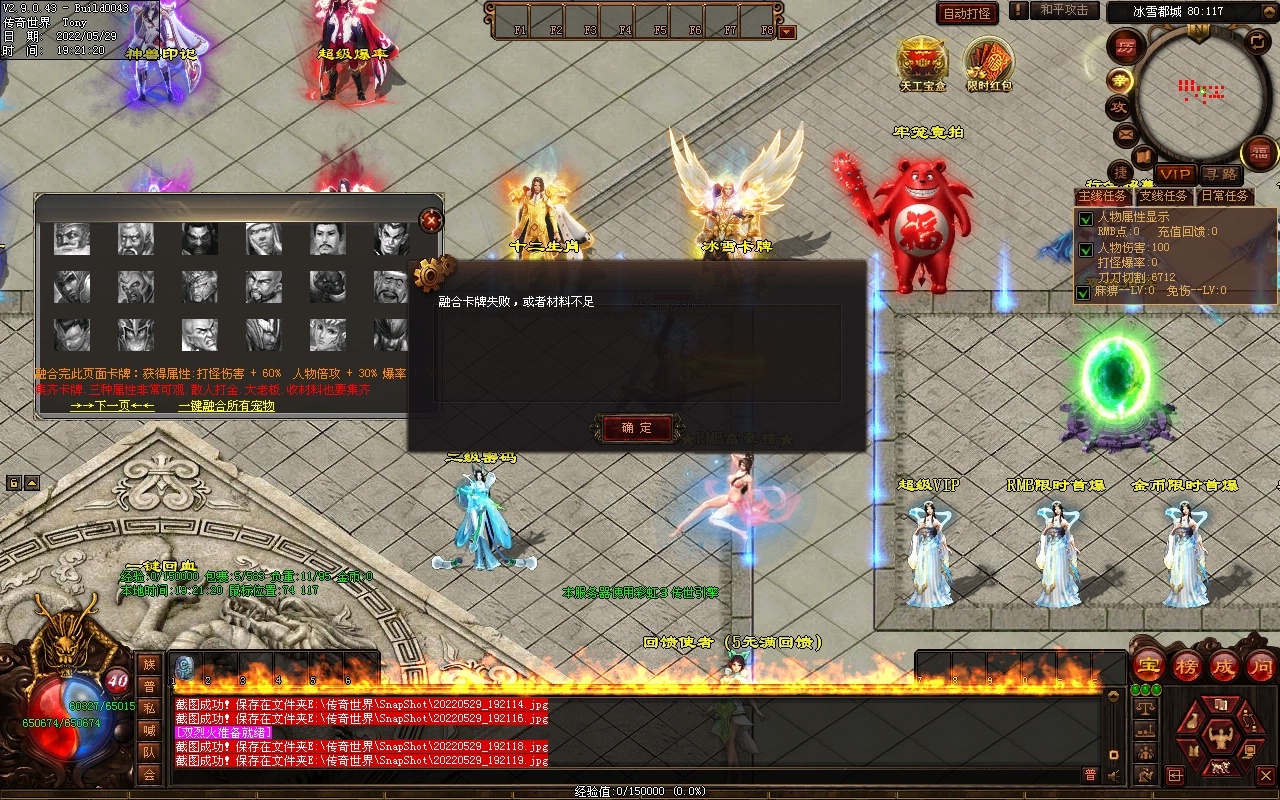This screenshot has height=800, width=1280.
Task: Switch to the 主线任务 main quest tab
Action: tap(1103, 196)
